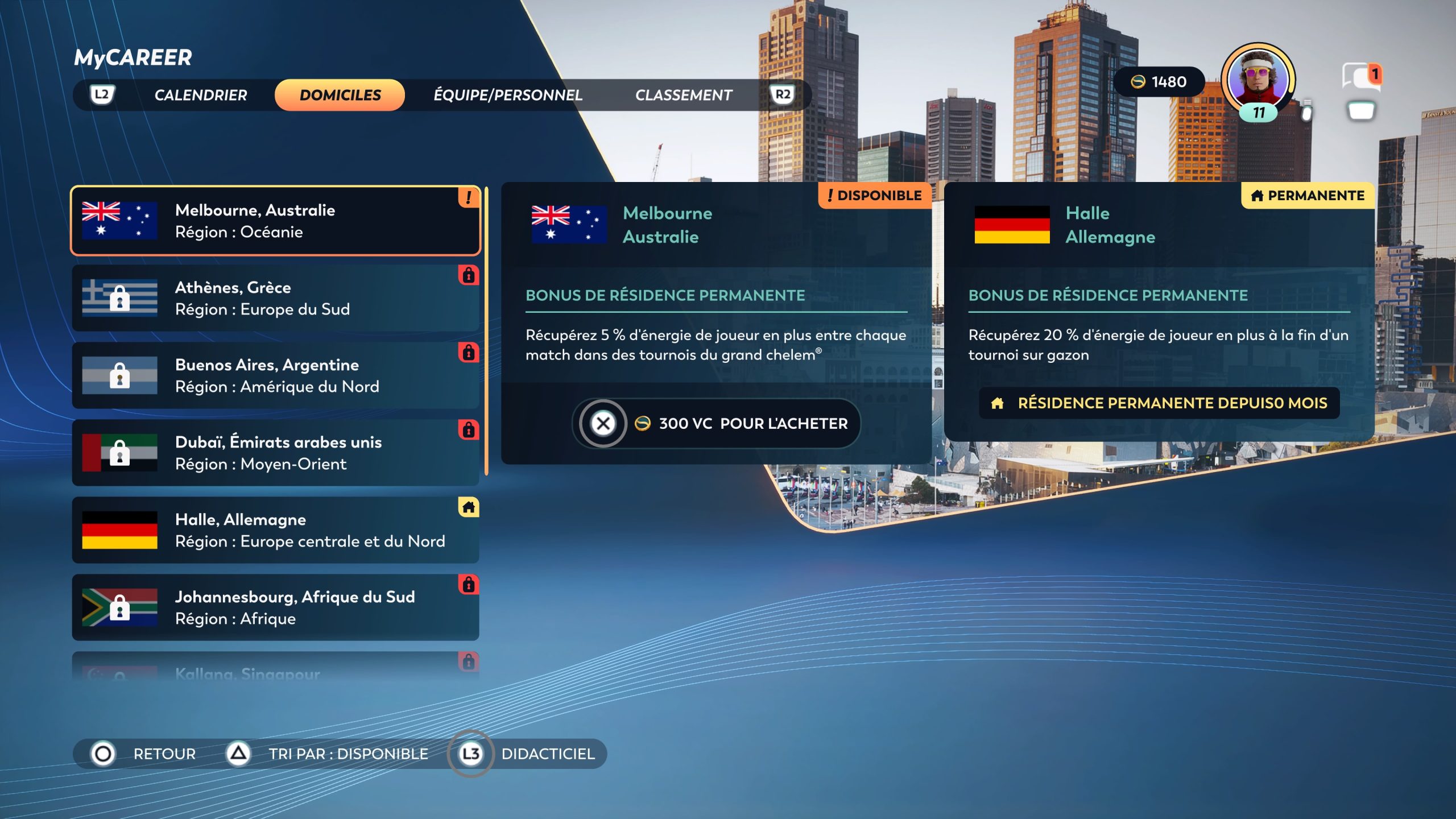Switch to the Calendrier tab

200,95
